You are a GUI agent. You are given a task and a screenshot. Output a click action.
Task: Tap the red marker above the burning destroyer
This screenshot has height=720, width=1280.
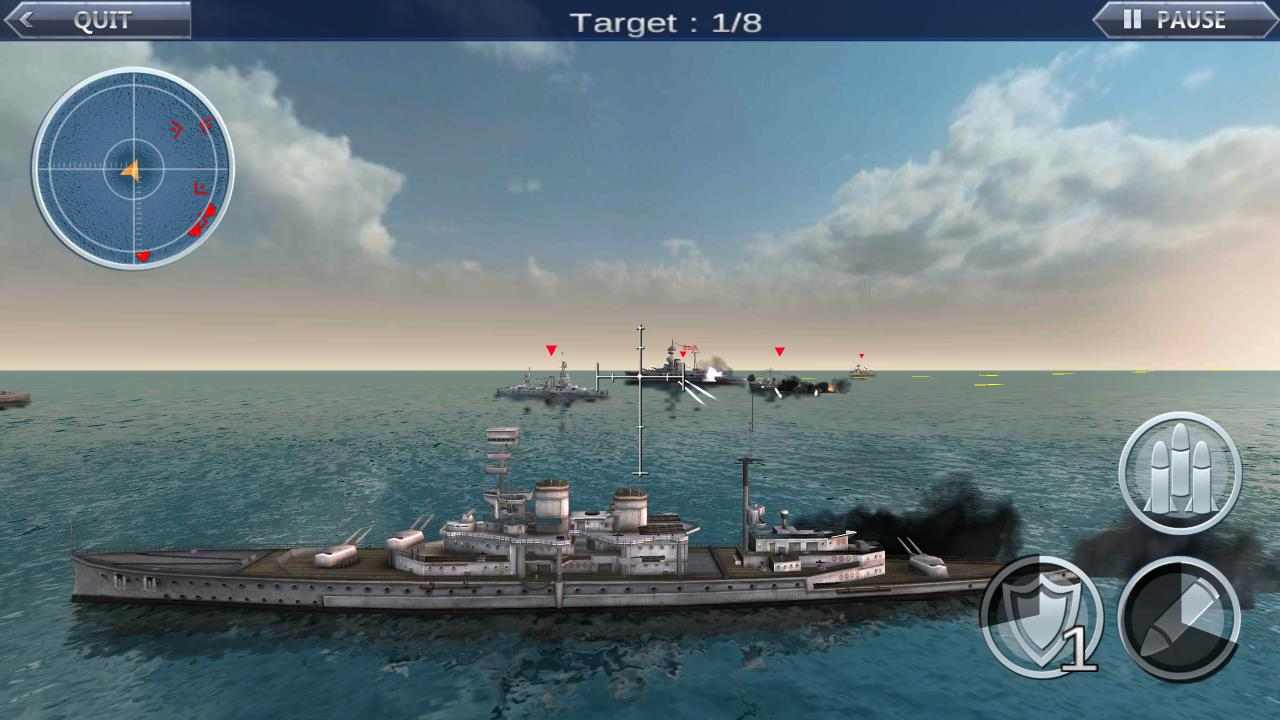point(779,352)
